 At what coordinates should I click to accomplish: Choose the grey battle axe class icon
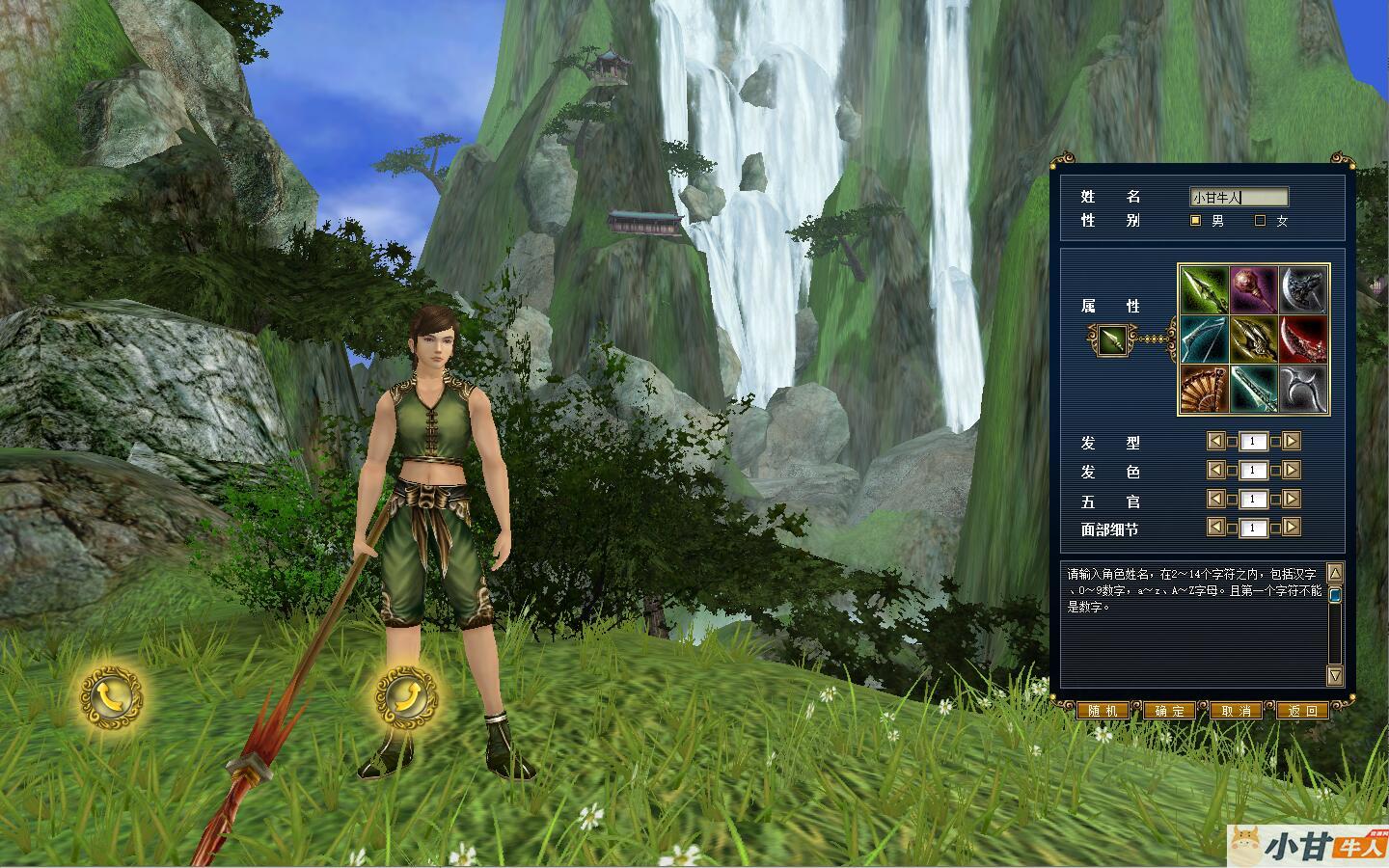(x=1304, y=288)
